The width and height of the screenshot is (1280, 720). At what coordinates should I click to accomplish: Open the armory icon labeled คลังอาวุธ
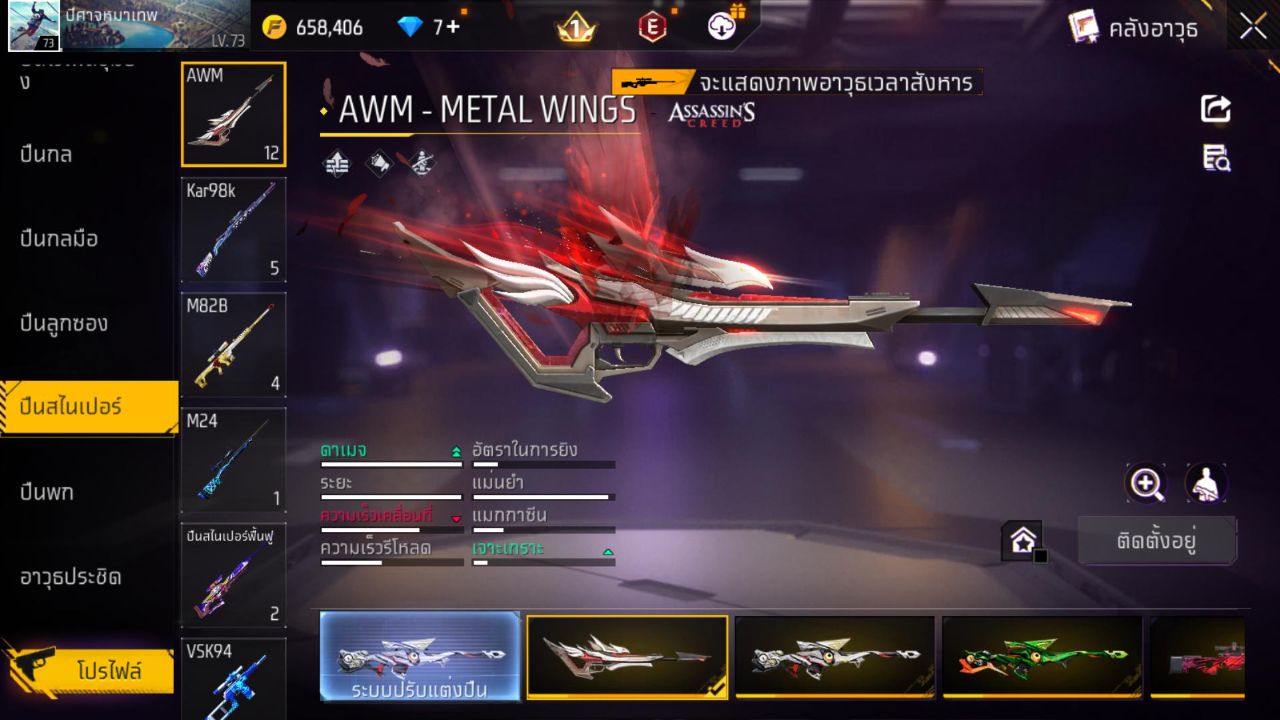(x=1150, y=29)
